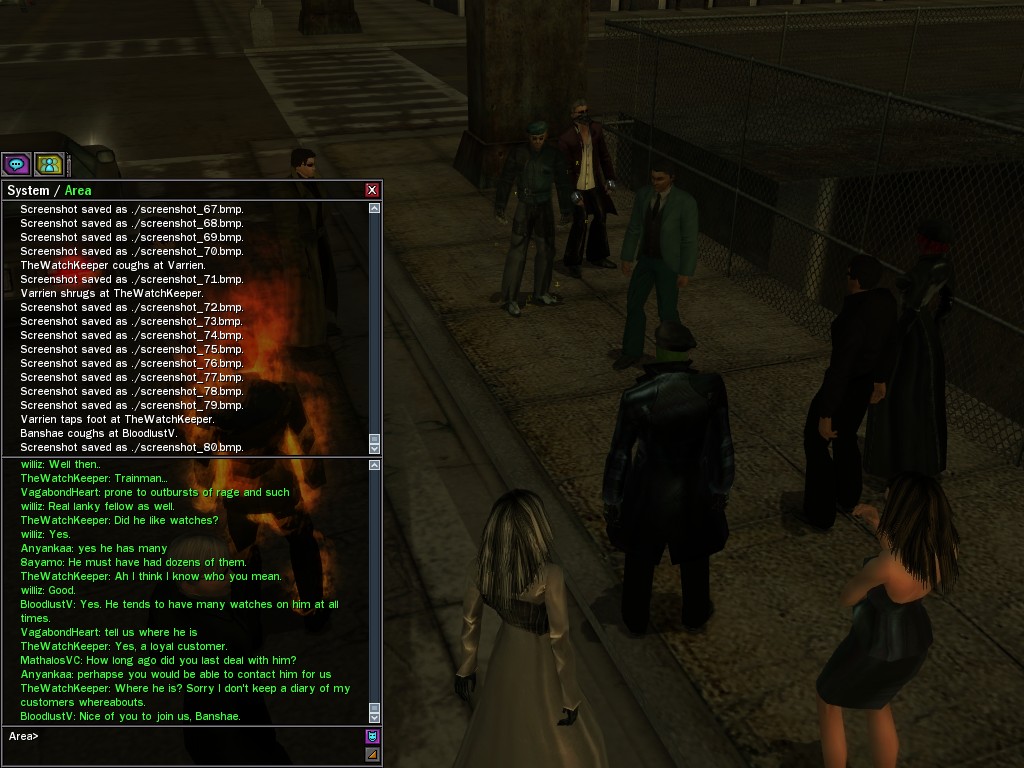Open the purple emote mask button
Viewport: 1024px width, 768px height.
tap(372, 736)
